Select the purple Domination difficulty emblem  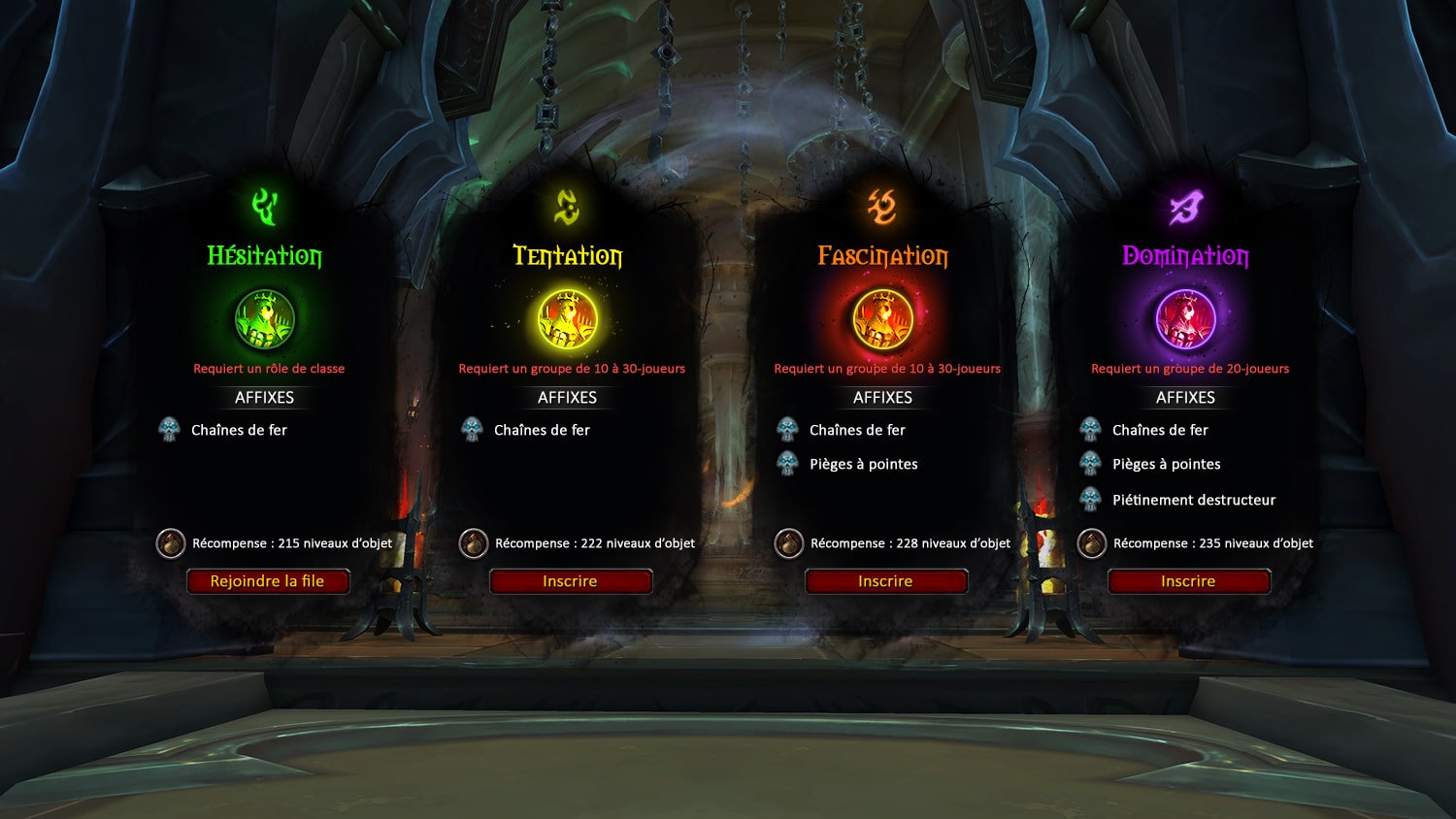(x=1185, y=319)
